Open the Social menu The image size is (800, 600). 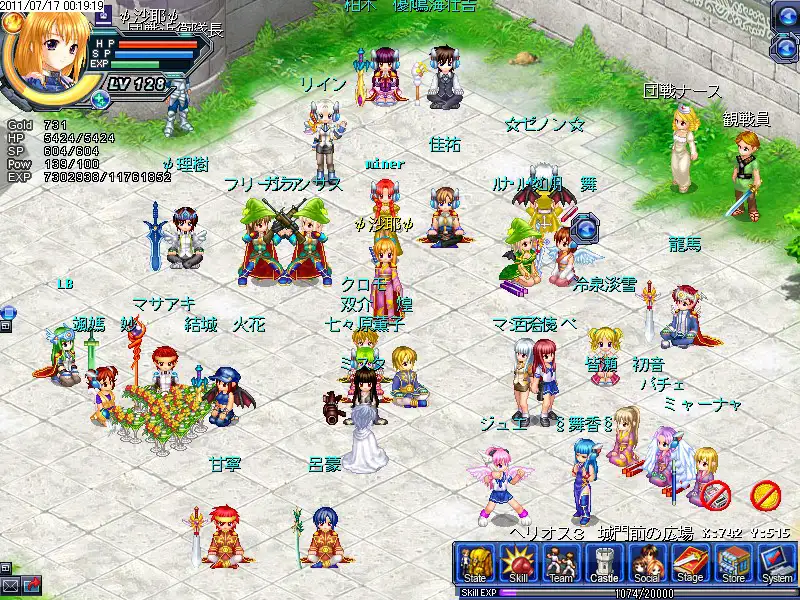(646, 565)
